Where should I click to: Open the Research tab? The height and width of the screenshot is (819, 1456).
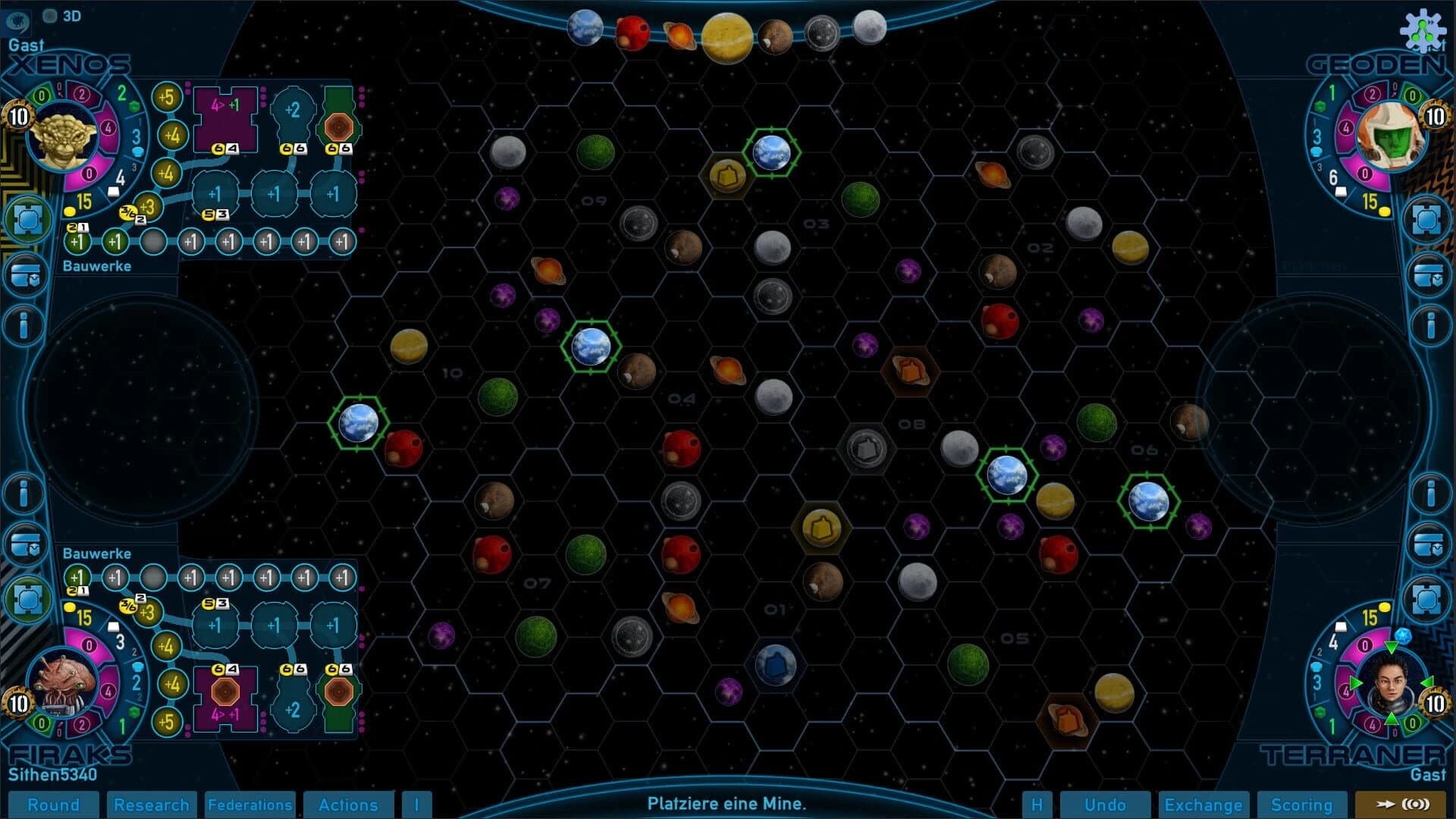[152, 805]
